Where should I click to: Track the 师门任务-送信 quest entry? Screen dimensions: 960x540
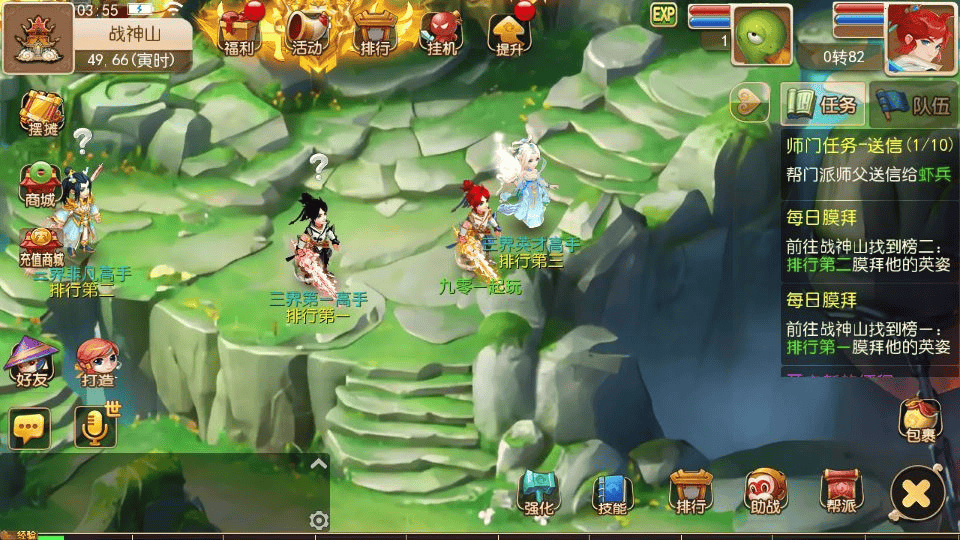[870, 159]
